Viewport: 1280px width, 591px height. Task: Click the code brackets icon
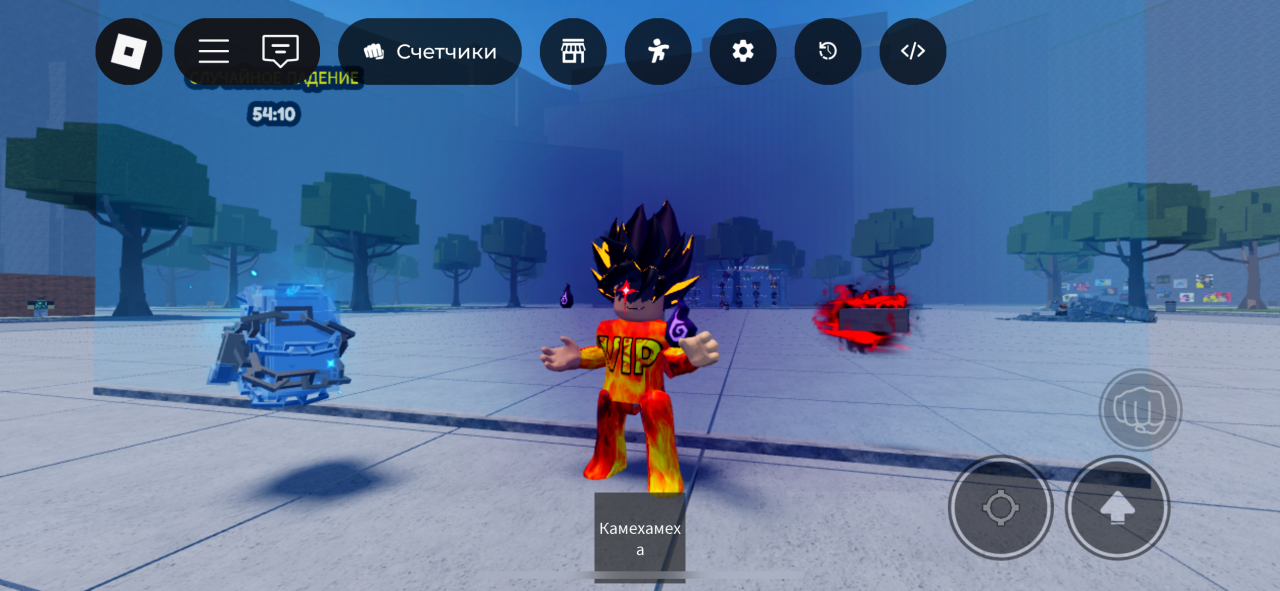(913, 51)
